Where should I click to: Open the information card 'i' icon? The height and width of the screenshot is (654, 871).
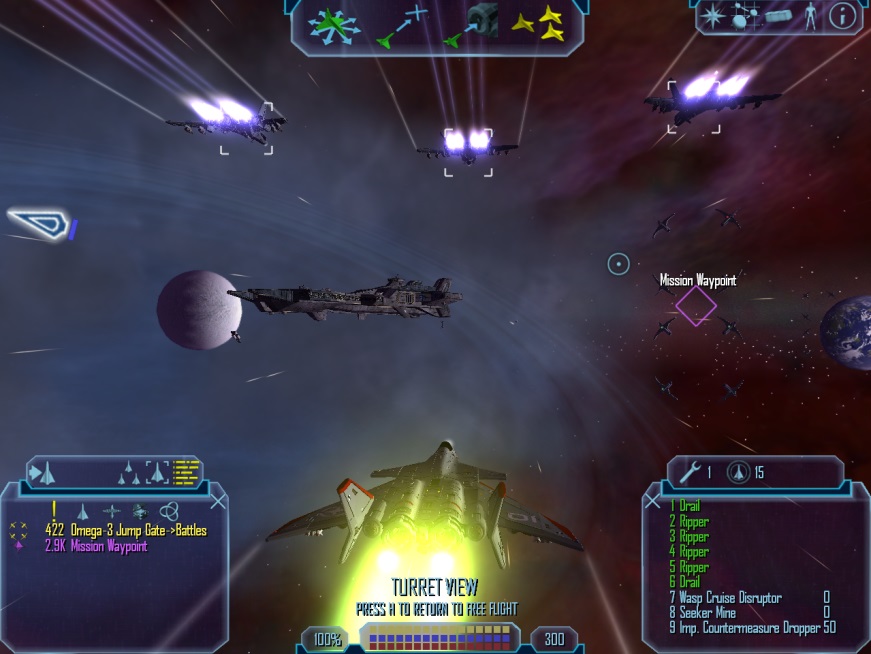pos(843,16)
